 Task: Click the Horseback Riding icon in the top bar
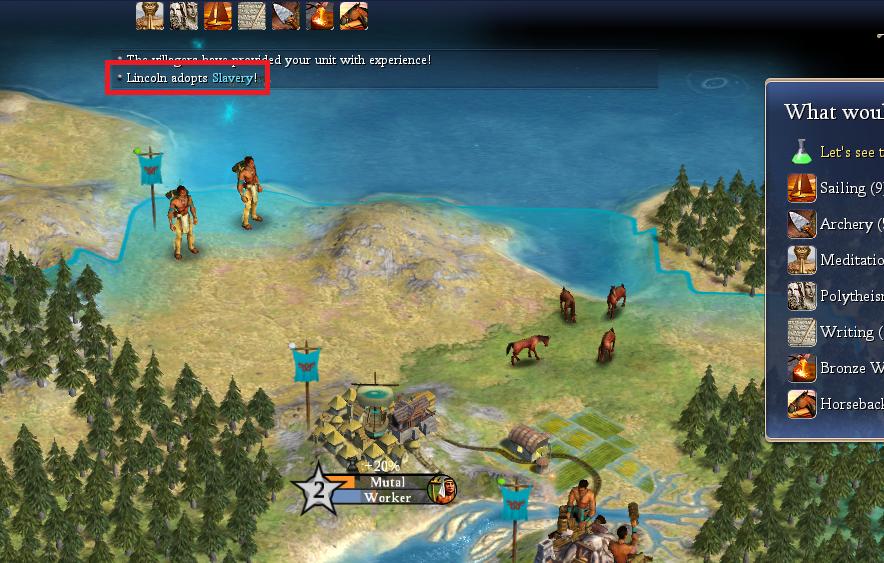pos(354,15)
